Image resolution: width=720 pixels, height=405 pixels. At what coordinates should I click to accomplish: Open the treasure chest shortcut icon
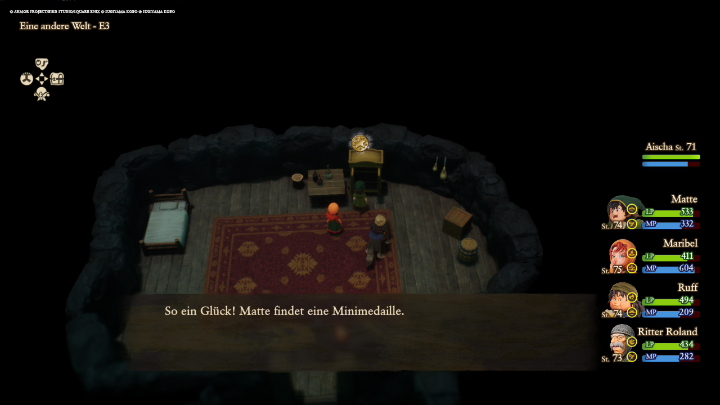(57, 78)
